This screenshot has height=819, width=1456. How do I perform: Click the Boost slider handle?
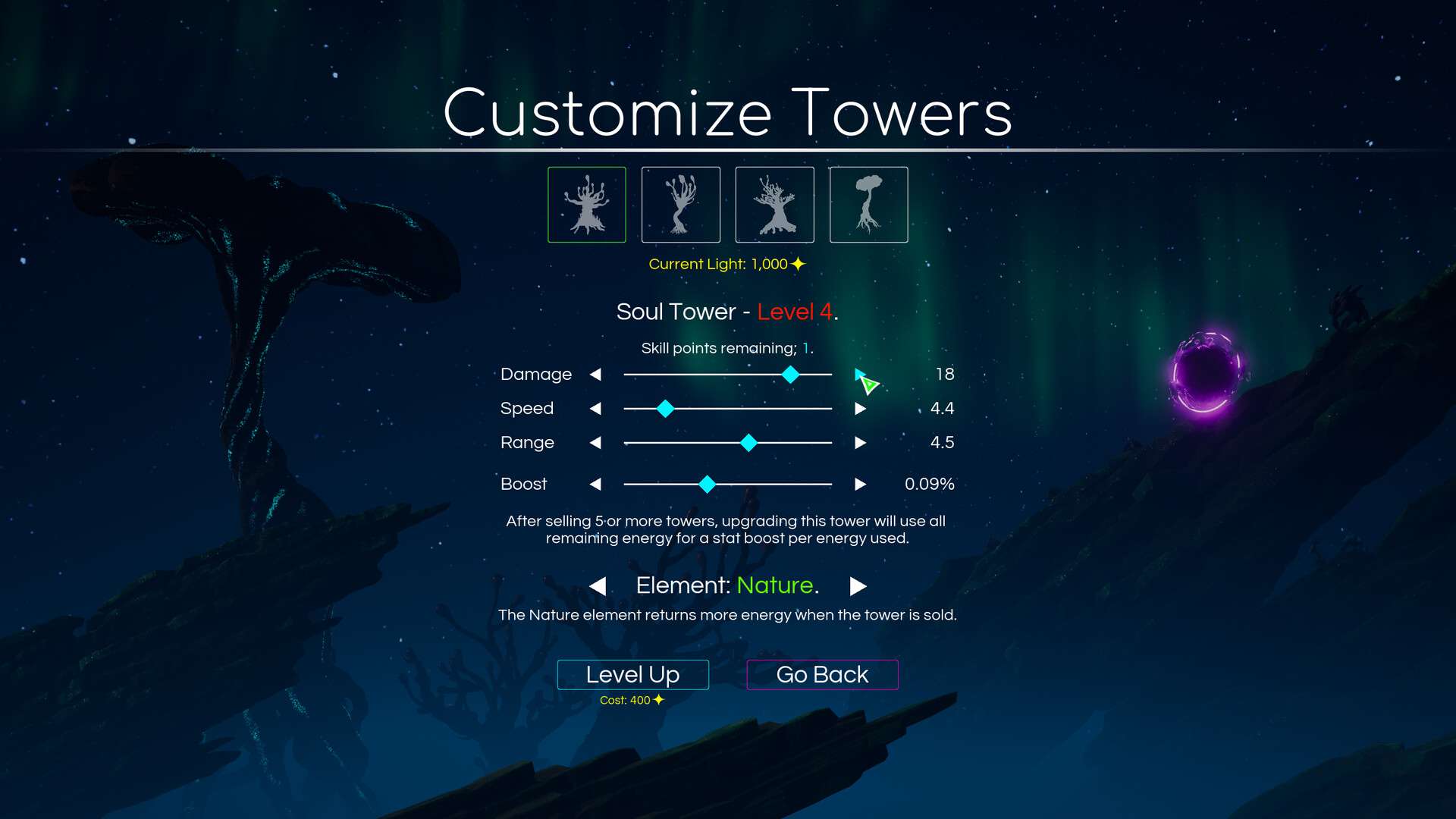click(707, 484)
